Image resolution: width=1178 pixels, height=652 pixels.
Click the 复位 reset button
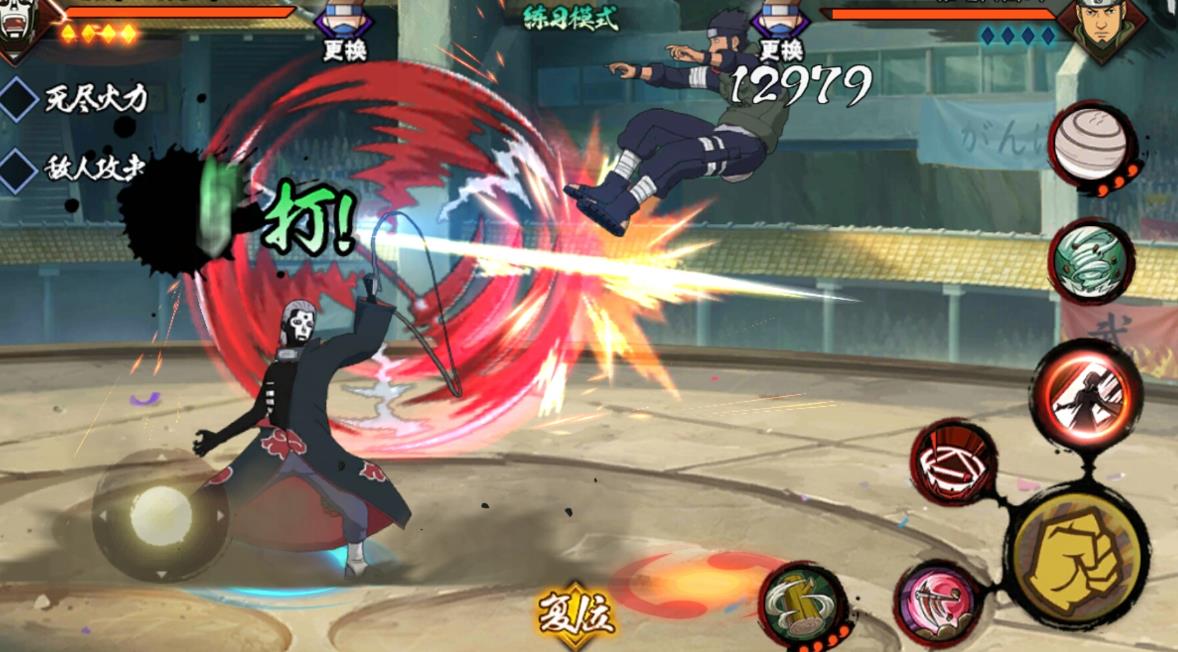577,613
